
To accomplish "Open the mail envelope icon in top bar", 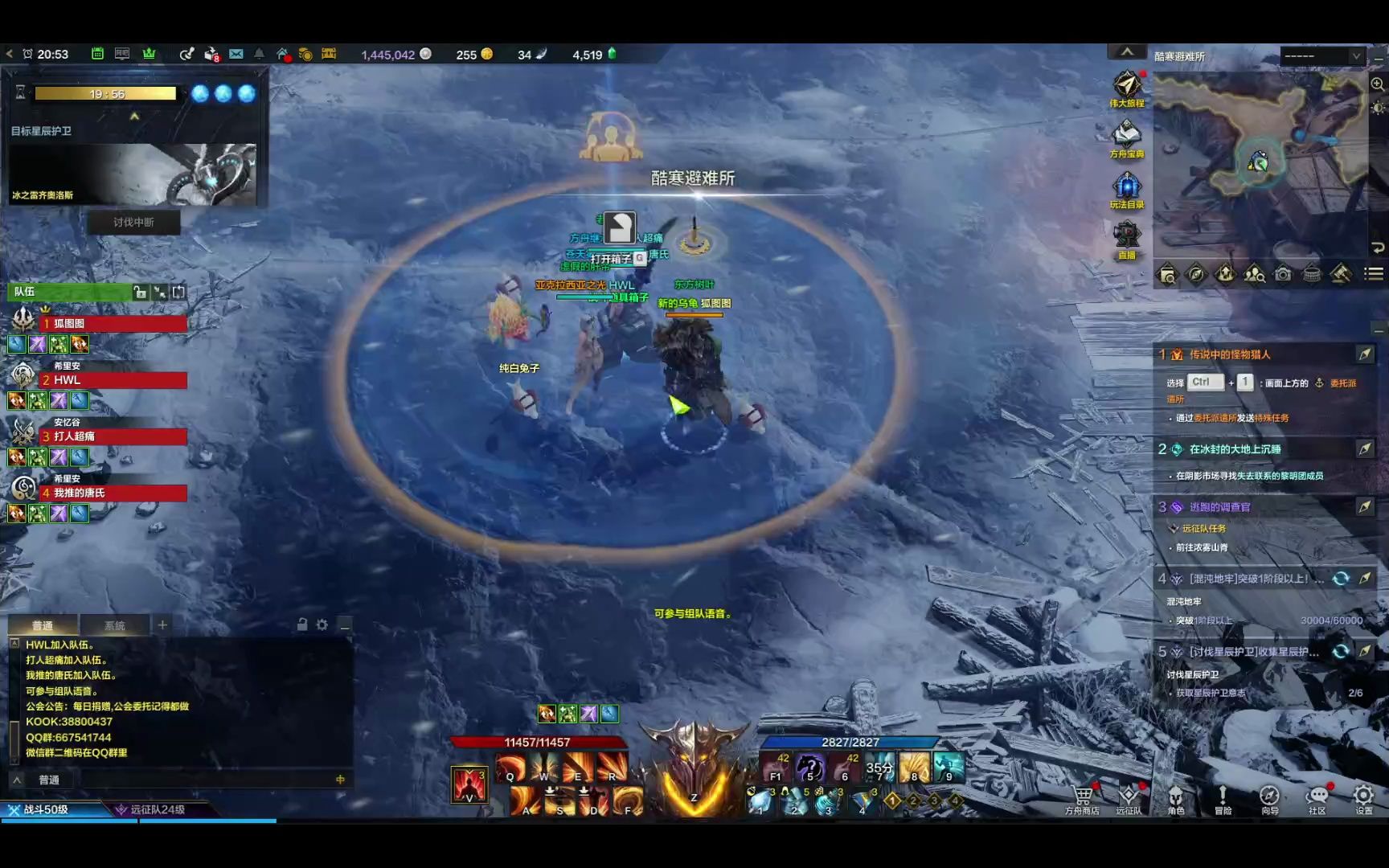I will tap(236, 54).
